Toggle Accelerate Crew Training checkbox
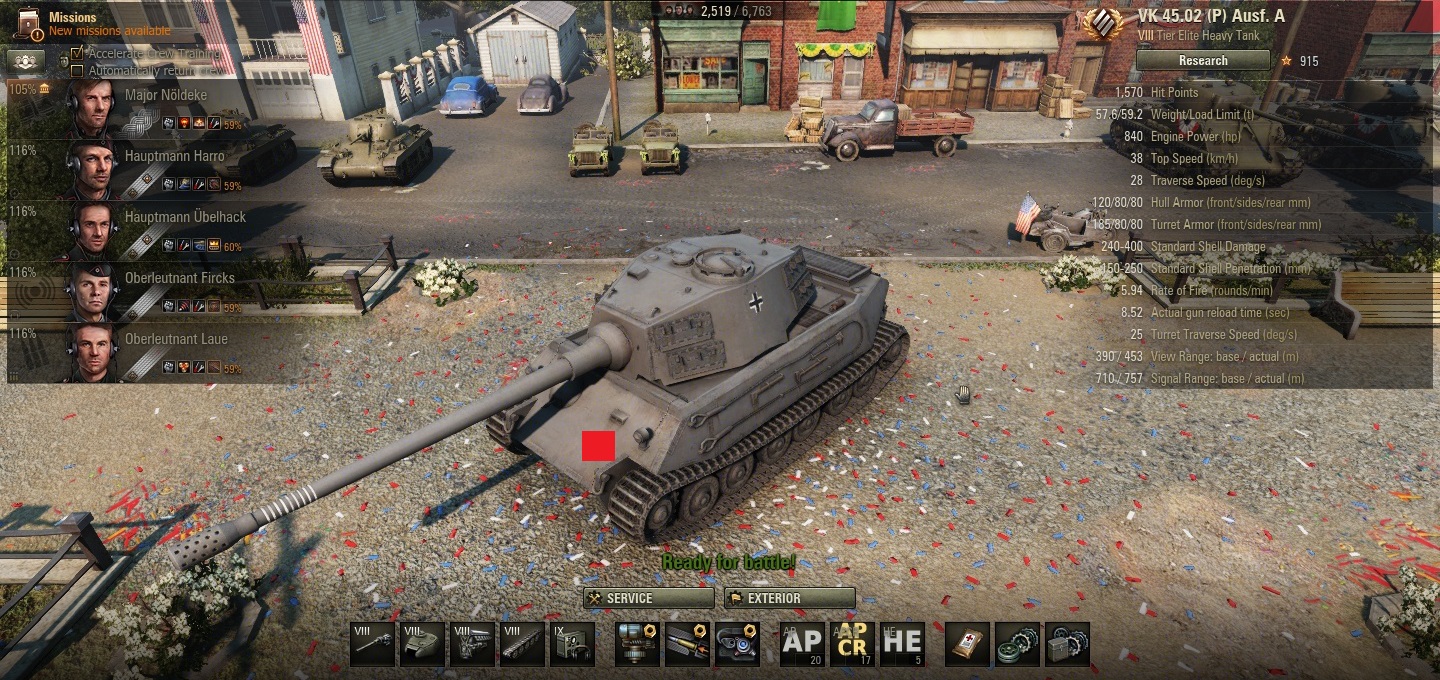Image resolution: width=1440 pixels, height=680 pixels. [x=77, y=53]
